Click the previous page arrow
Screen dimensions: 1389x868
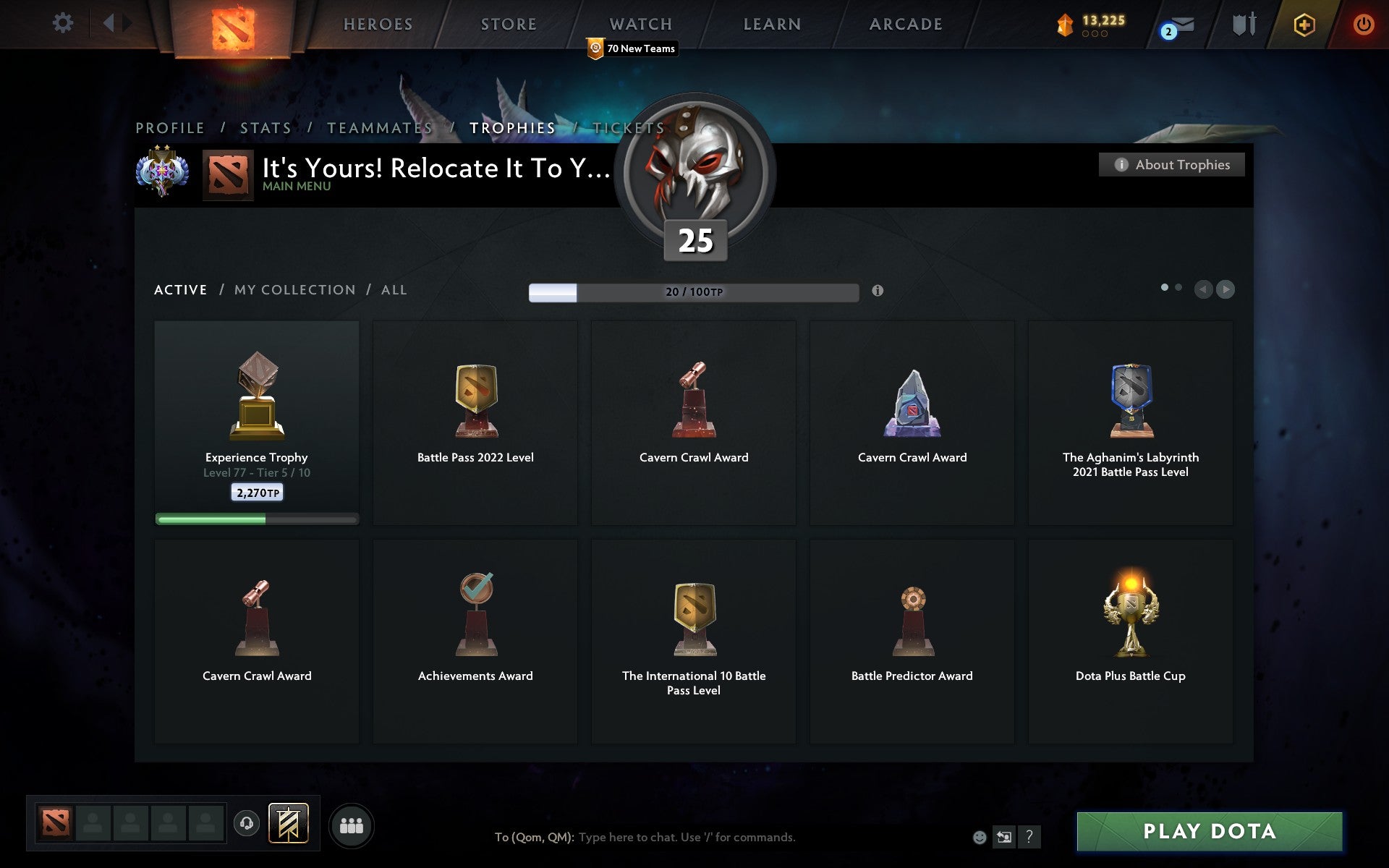pos(1203,289)
